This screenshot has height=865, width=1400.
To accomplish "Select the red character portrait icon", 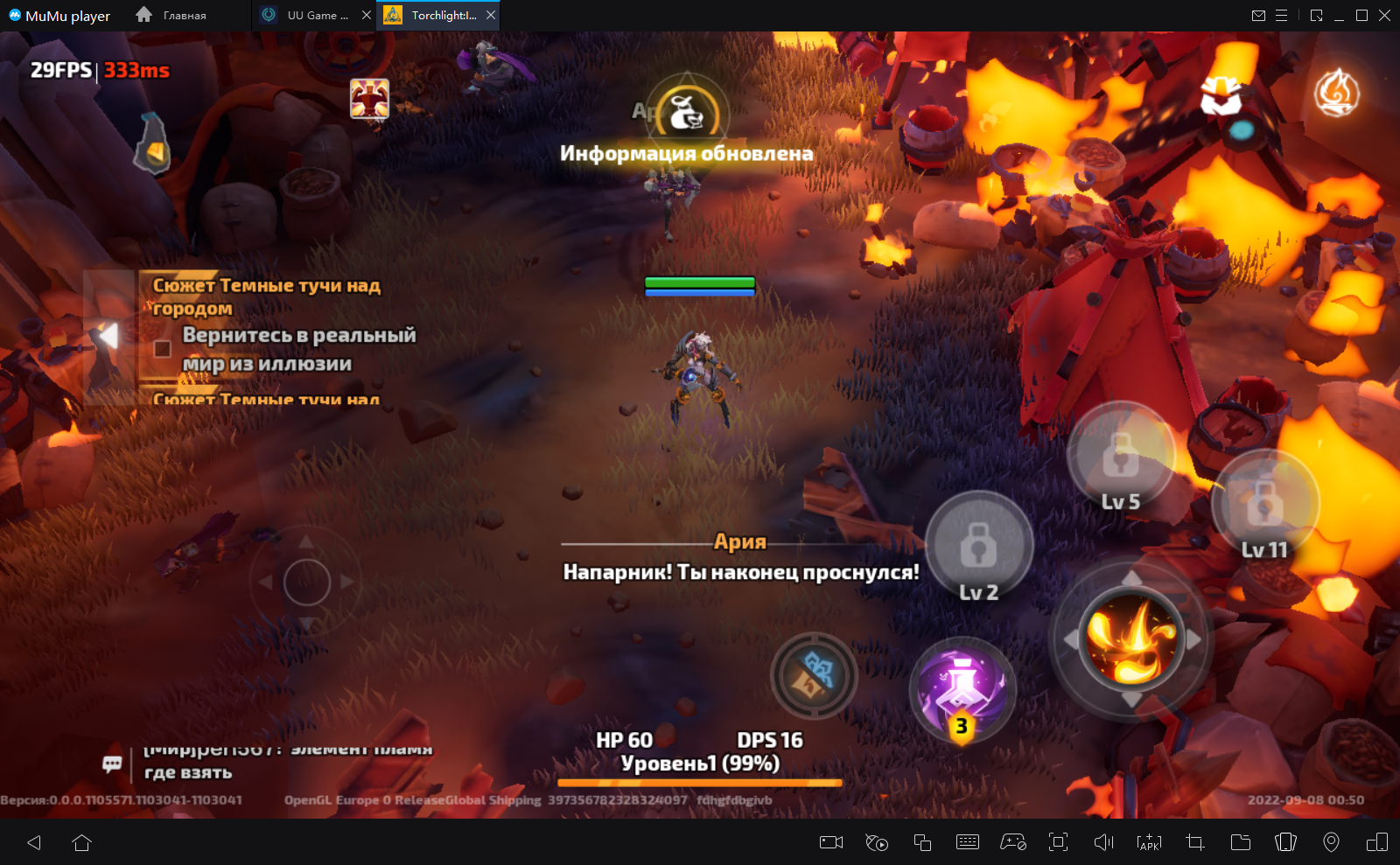I will click(369, 98).
